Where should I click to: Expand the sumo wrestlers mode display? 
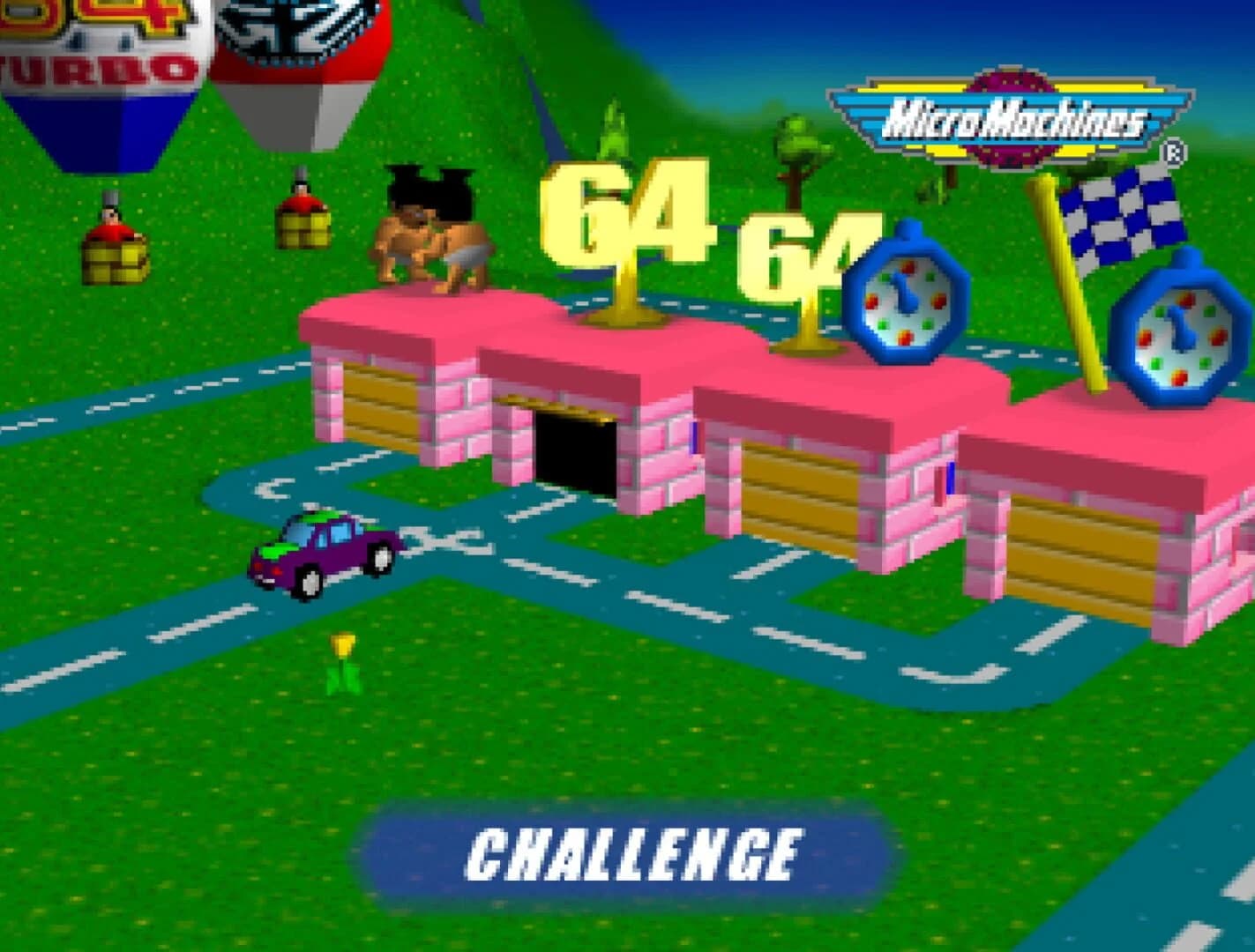[432, 229]
